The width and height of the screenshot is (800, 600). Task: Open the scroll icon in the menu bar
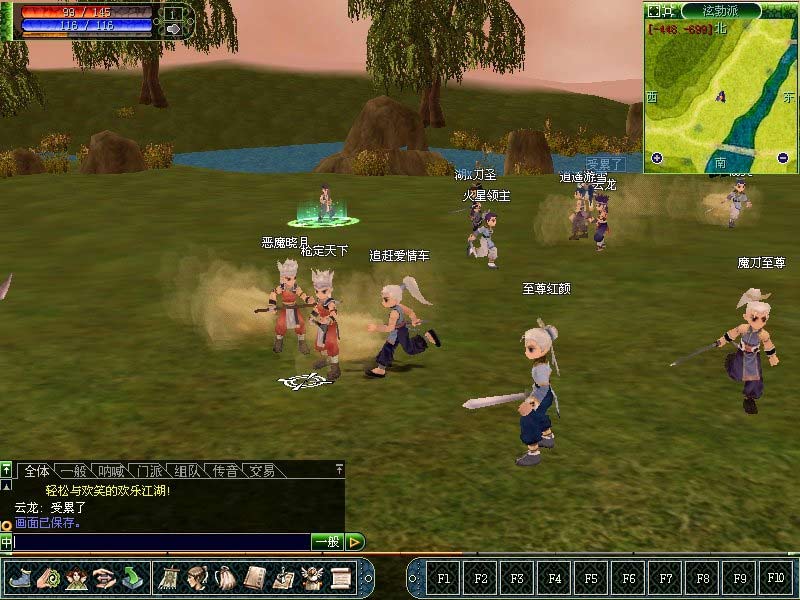point(341,577)
